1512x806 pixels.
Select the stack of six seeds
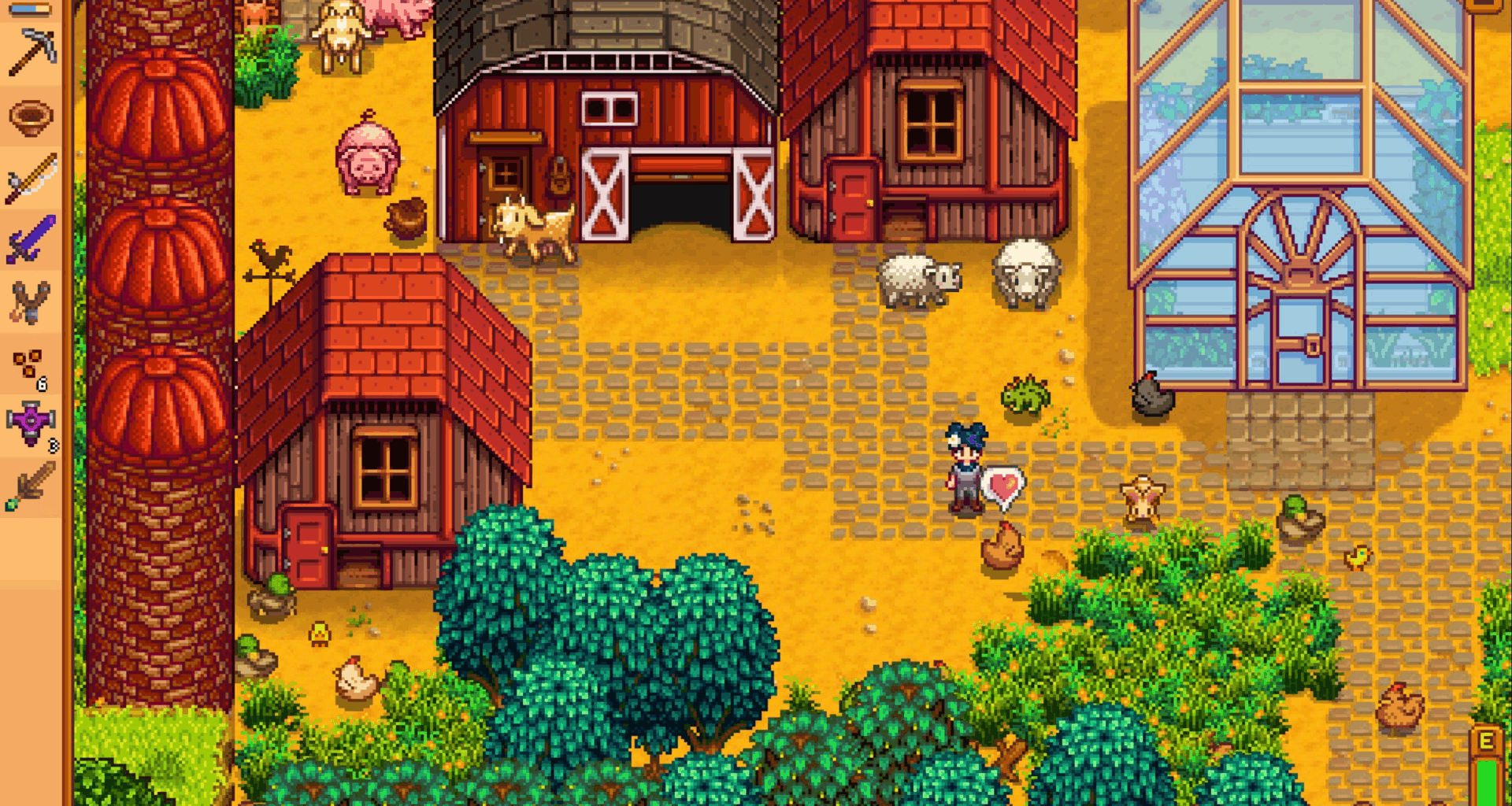[x=30, y=367]
